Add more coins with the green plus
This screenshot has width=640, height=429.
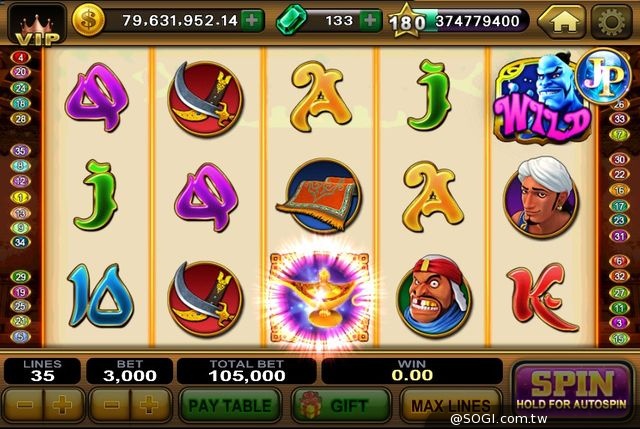253,20
